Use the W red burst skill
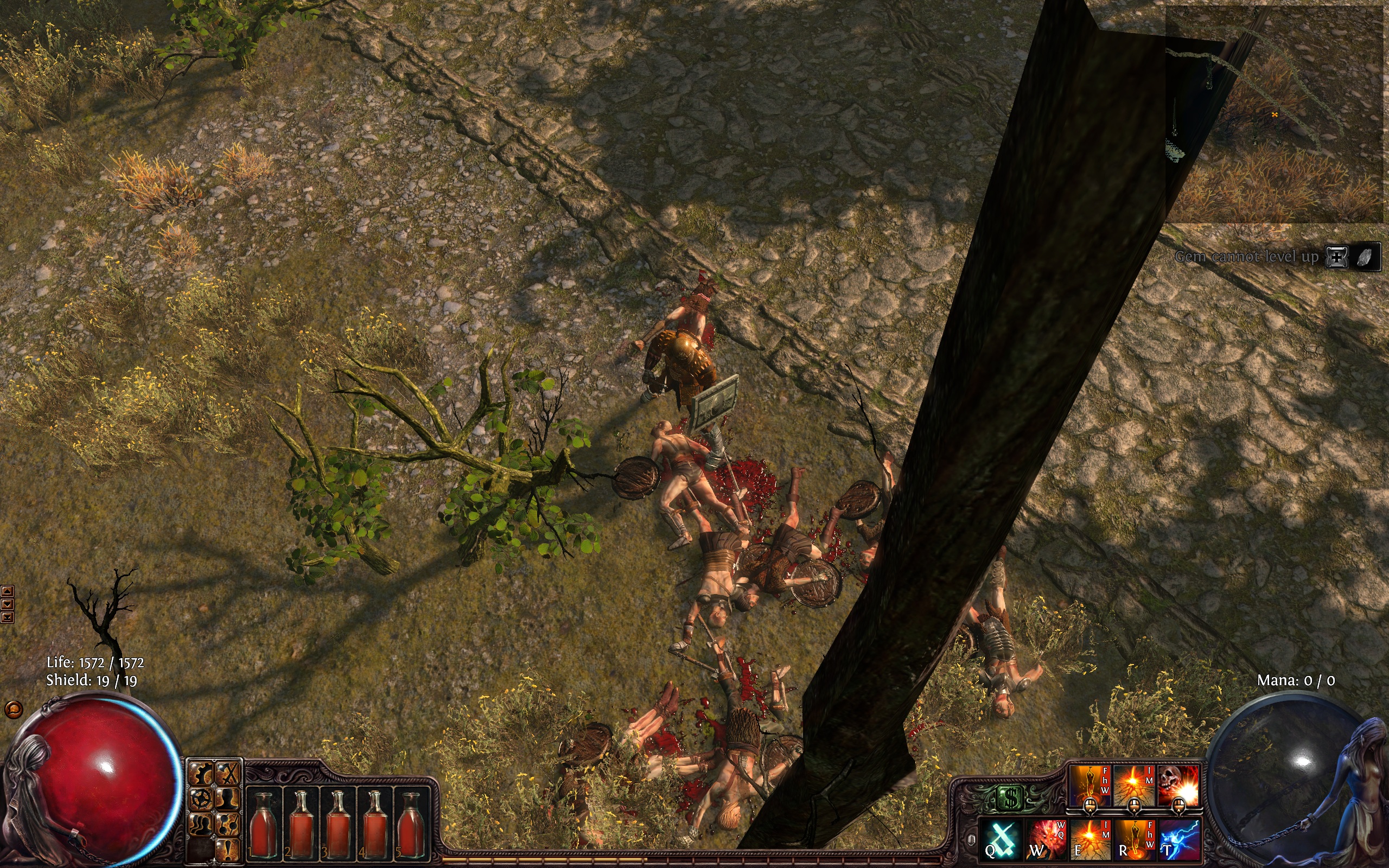 click(1046, 840)
